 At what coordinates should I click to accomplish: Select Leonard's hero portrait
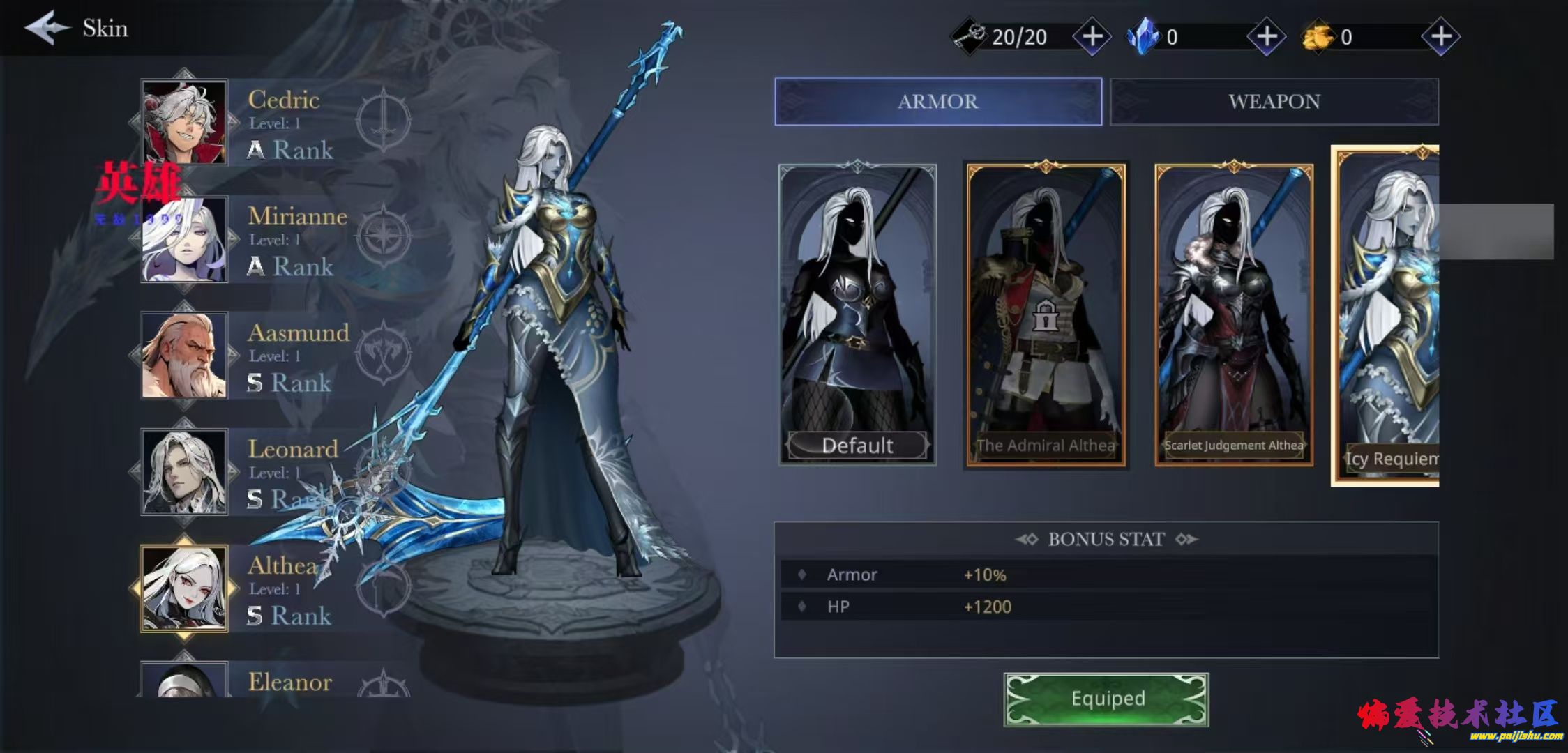click(185, 472)
